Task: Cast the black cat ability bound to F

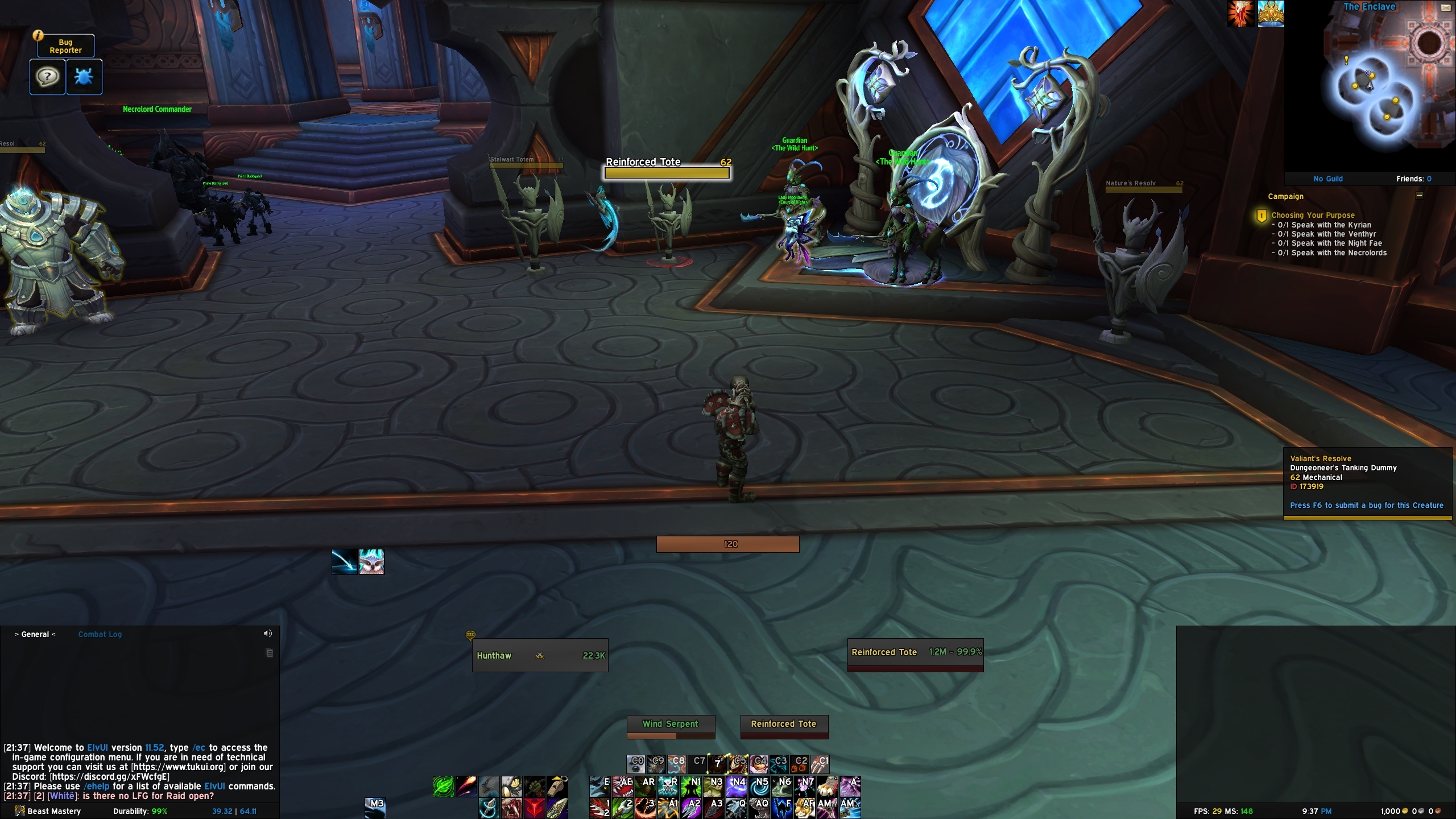Action: [783, 808]
